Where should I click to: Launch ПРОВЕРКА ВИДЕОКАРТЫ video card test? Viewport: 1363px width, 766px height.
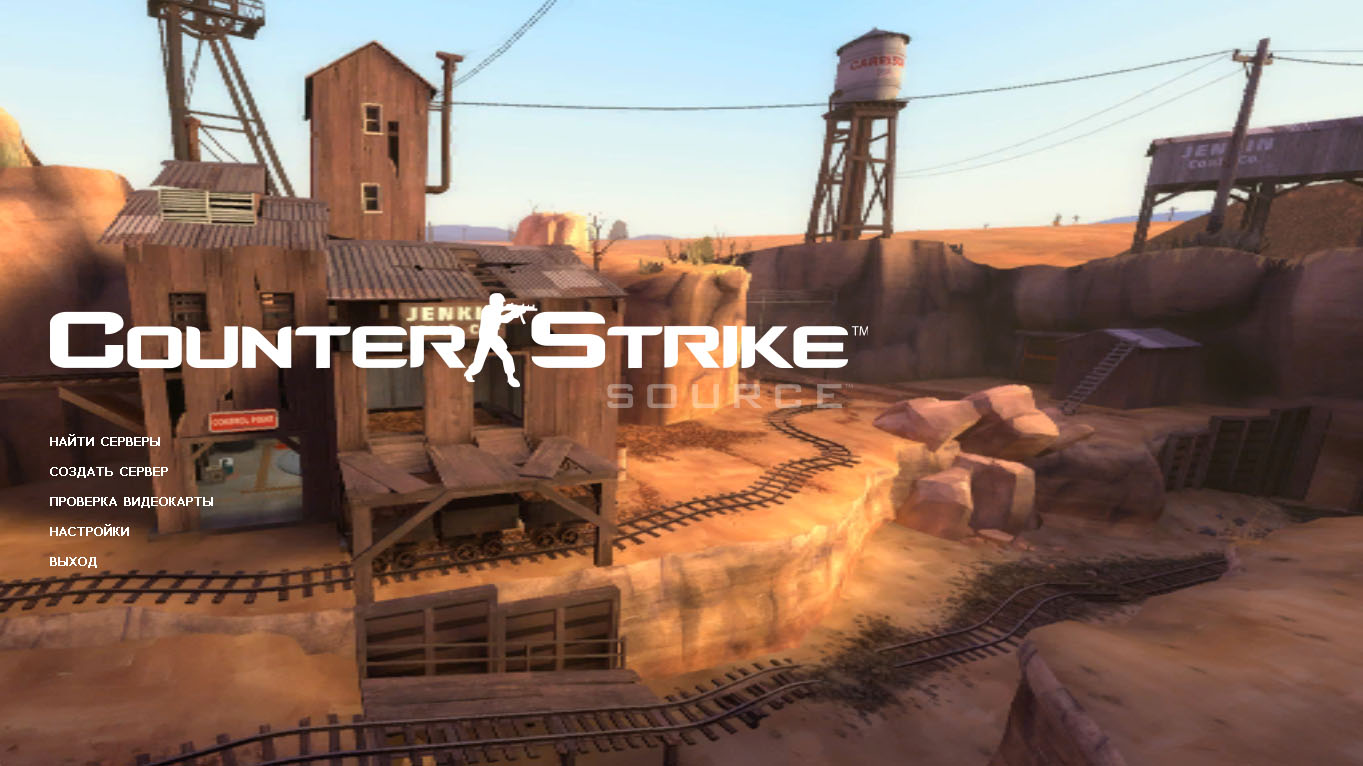coord(130,501)
